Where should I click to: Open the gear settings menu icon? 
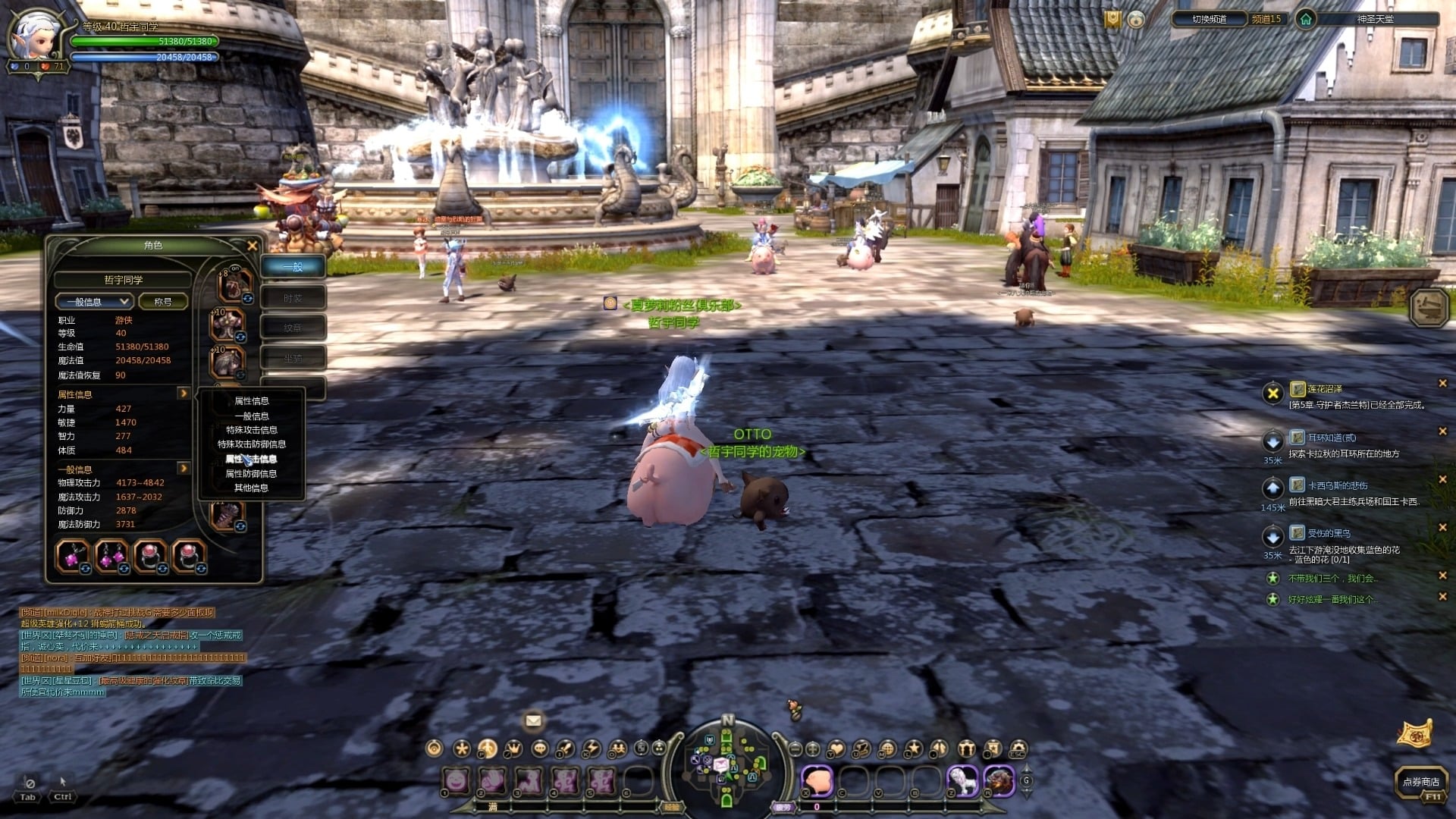(x=1018, y=749)
